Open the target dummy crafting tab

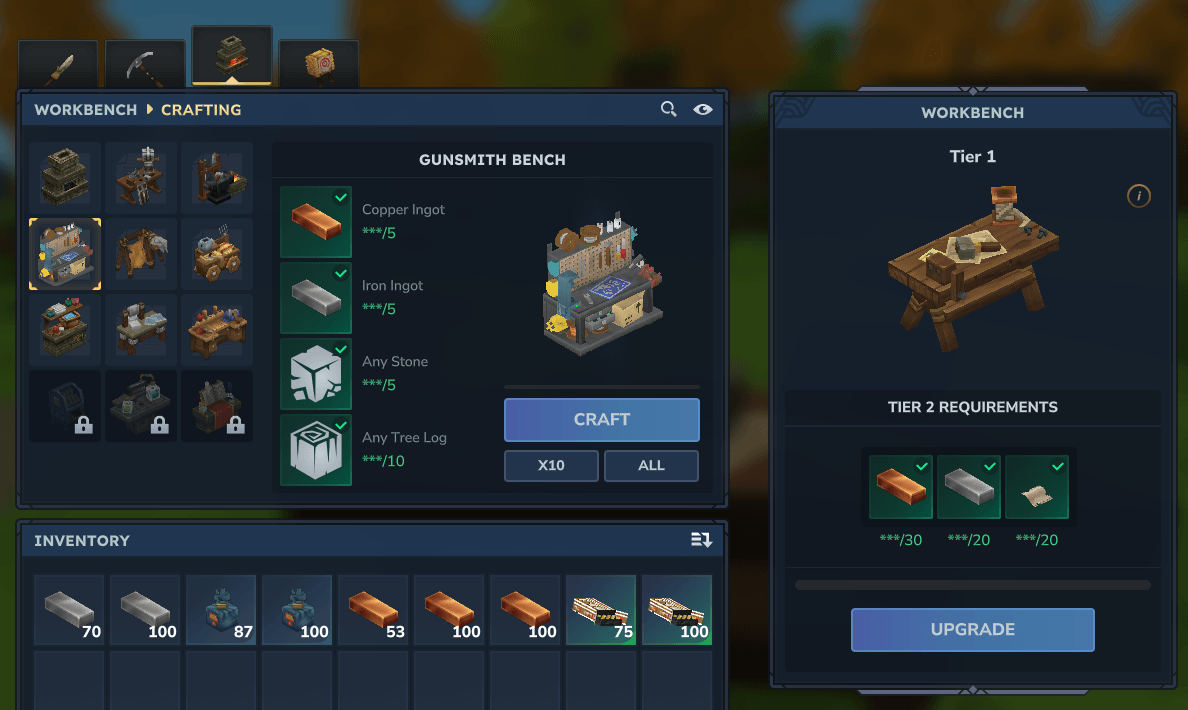(319, 65)
